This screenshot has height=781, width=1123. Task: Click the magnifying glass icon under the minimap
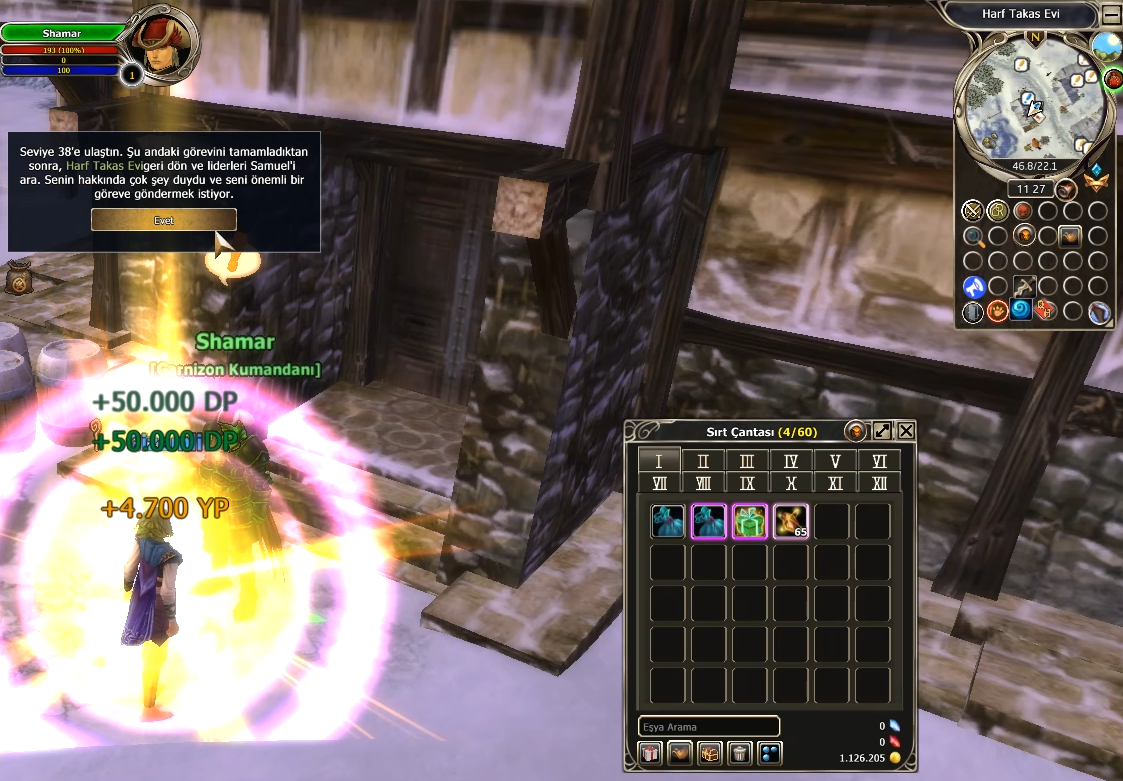coord(973,237)
